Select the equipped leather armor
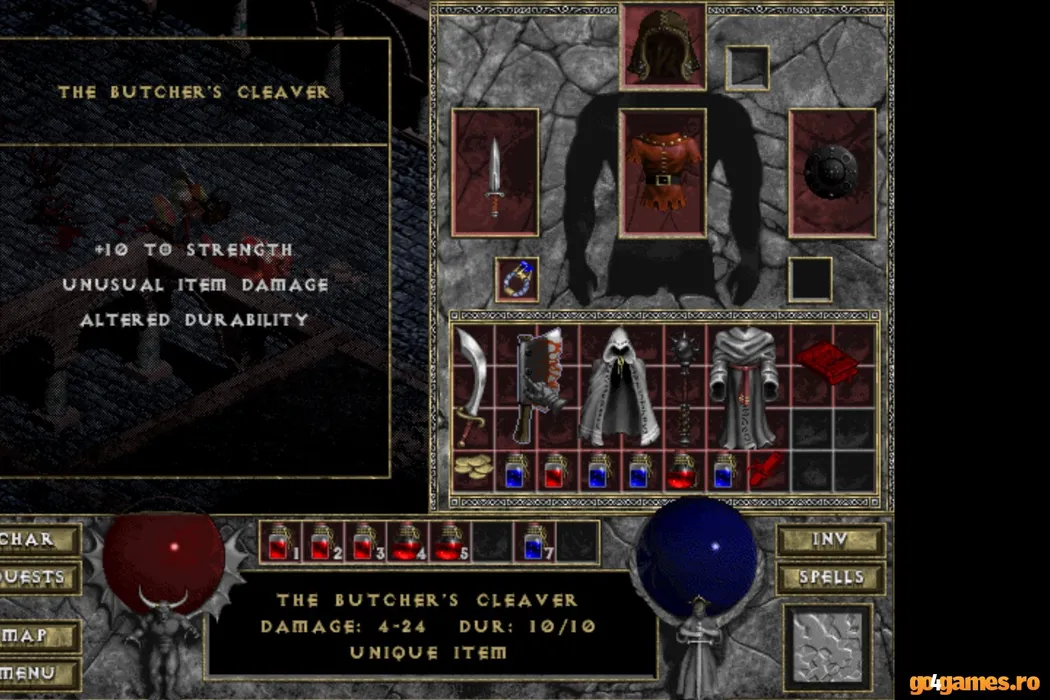 (x=662, y=172)
